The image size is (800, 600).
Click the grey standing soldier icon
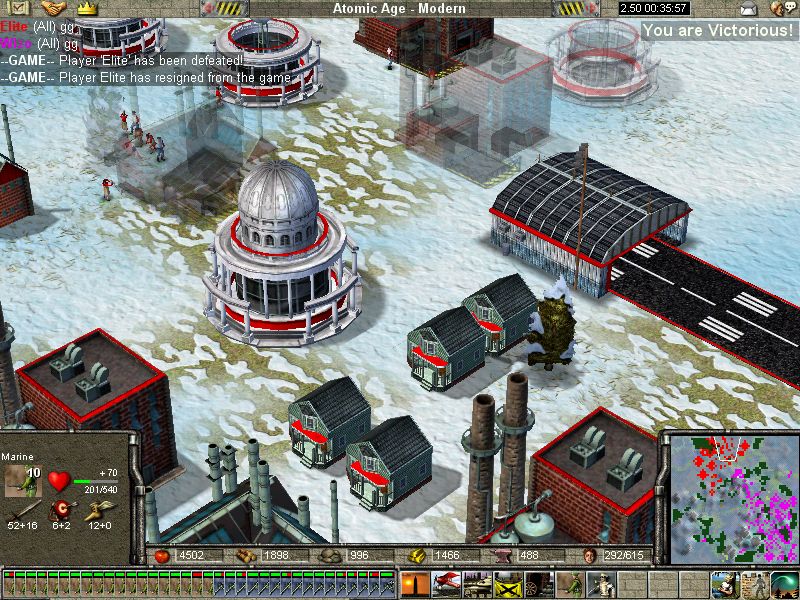754,582
